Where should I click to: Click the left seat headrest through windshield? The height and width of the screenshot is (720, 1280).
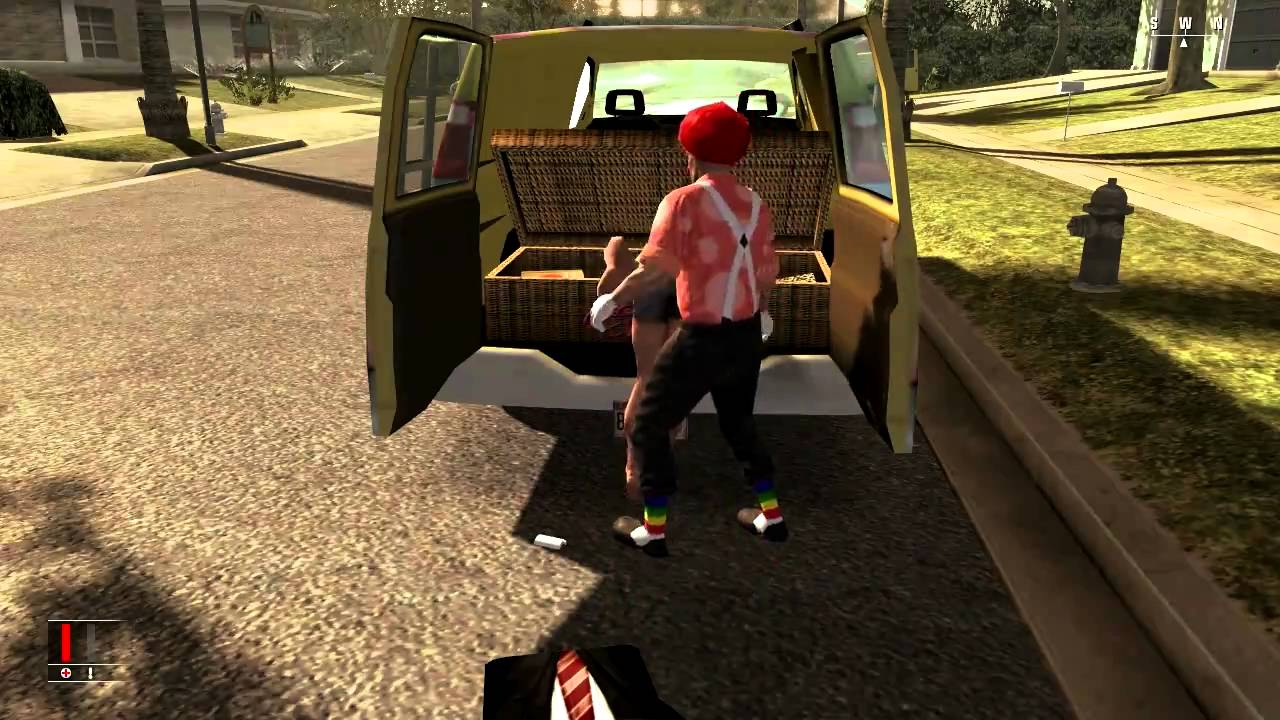pos(627,100)
